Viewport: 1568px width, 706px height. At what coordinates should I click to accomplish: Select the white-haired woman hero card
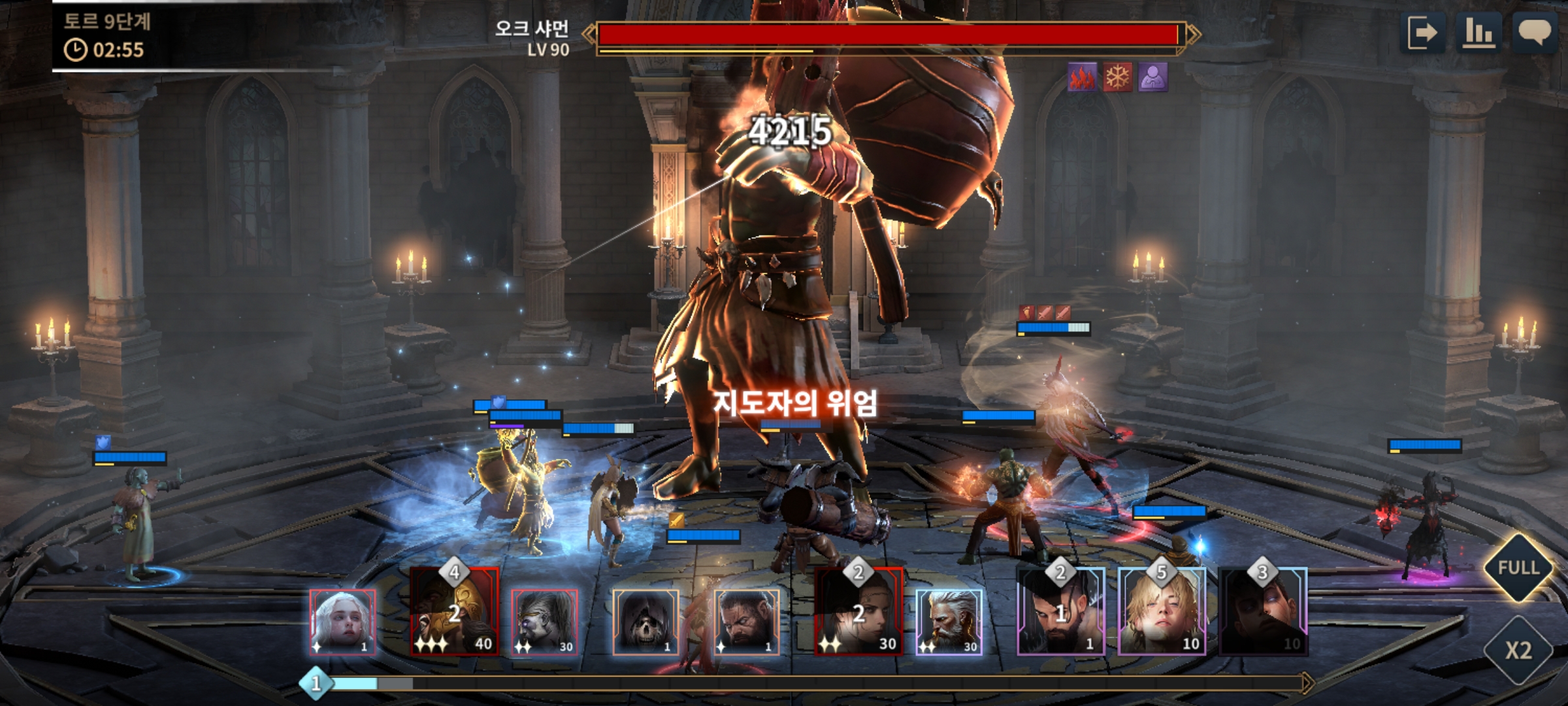coord(342,622)
